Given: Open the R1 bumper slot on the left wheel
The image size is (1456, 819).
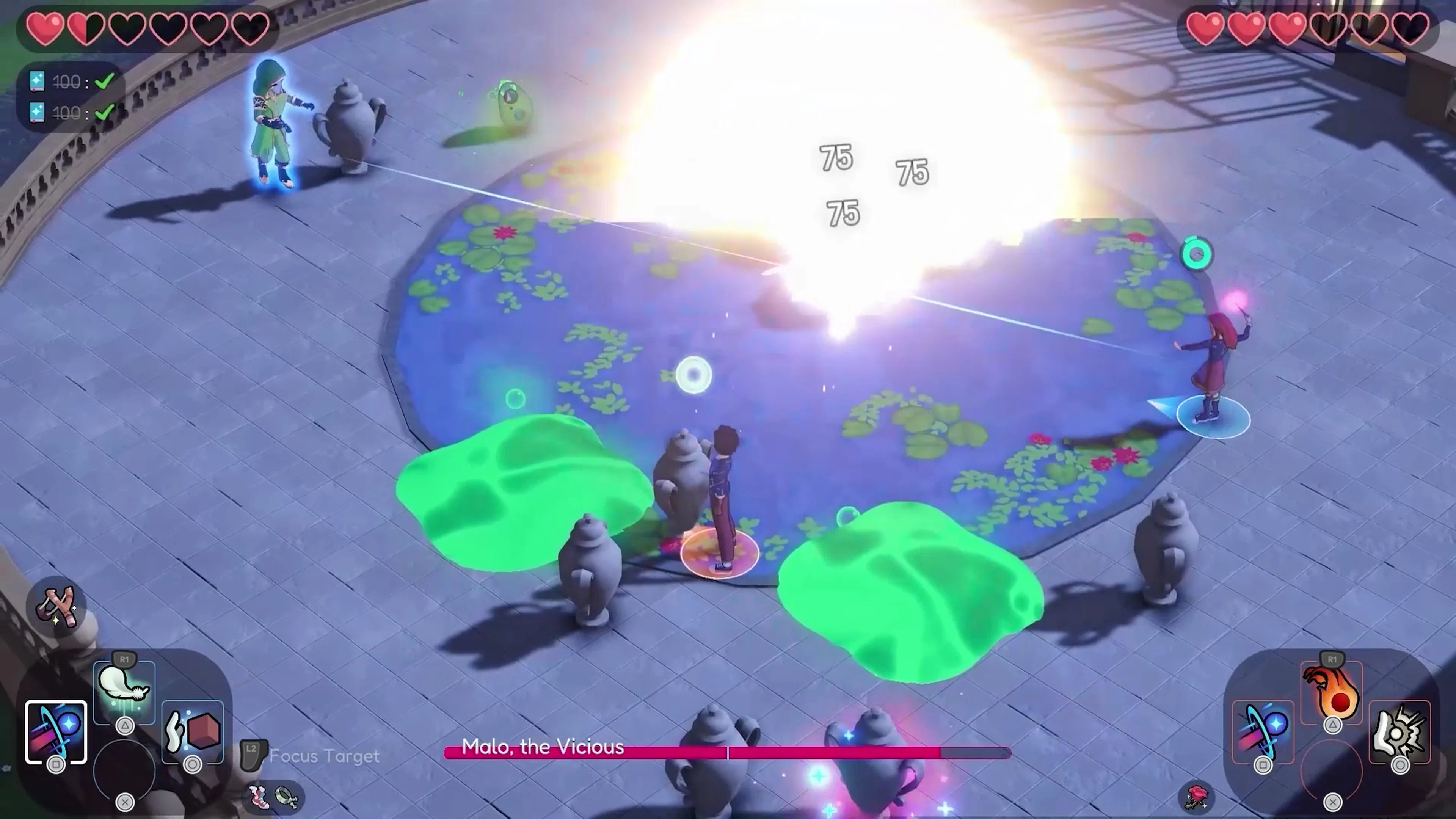Looking at the screenshot, I should (124, 659).
